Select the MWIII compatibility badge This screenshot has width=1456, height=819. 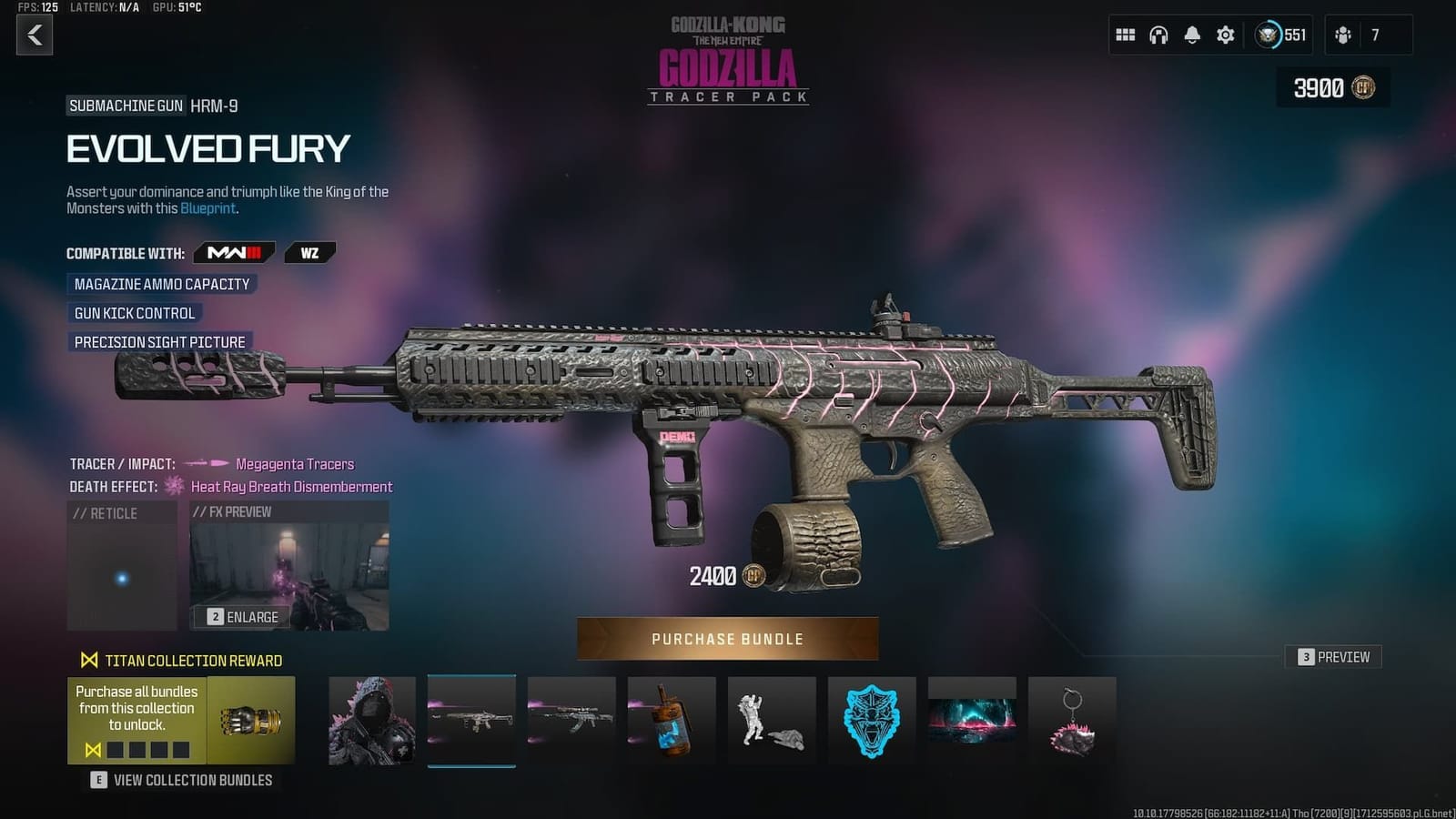tap(233, 253)
